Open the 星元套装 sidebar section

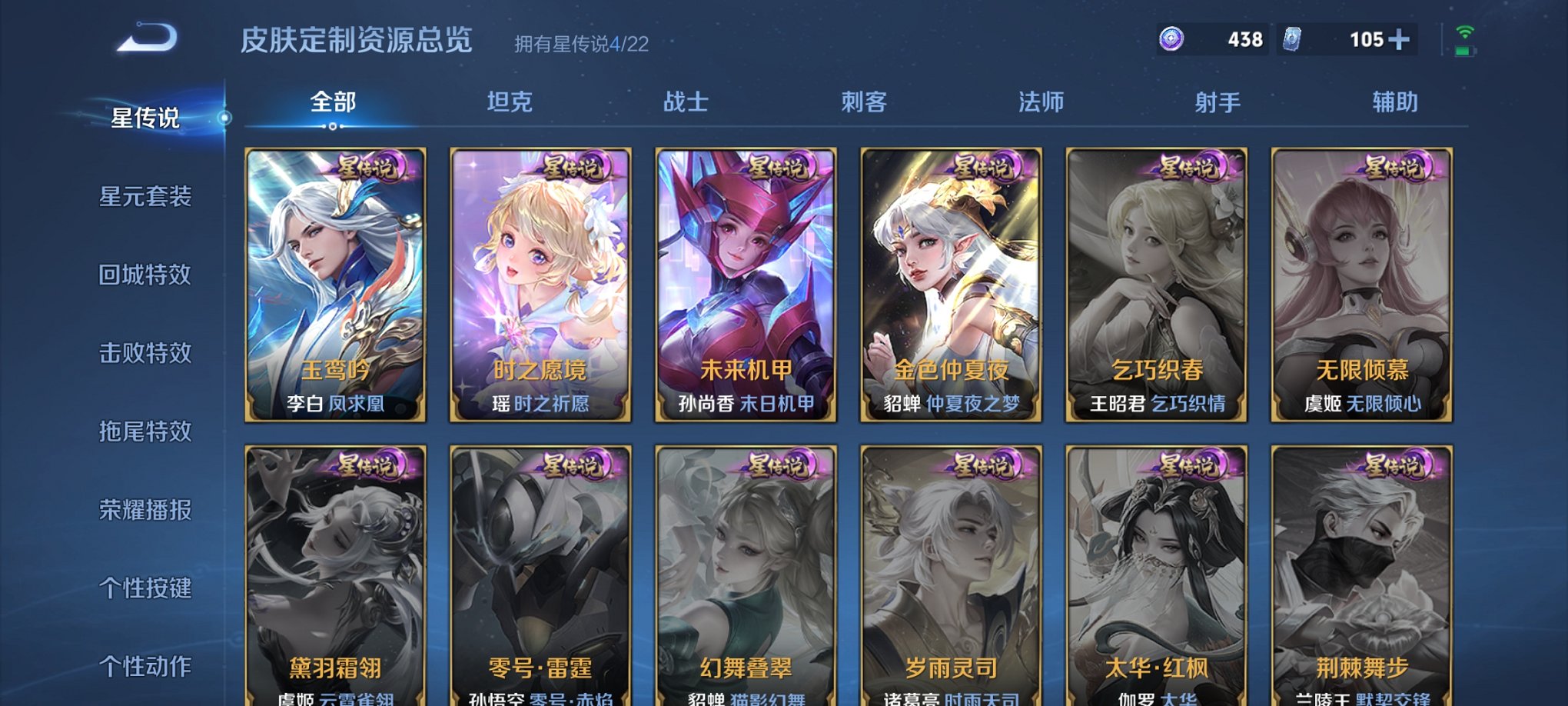pos(146,198)
